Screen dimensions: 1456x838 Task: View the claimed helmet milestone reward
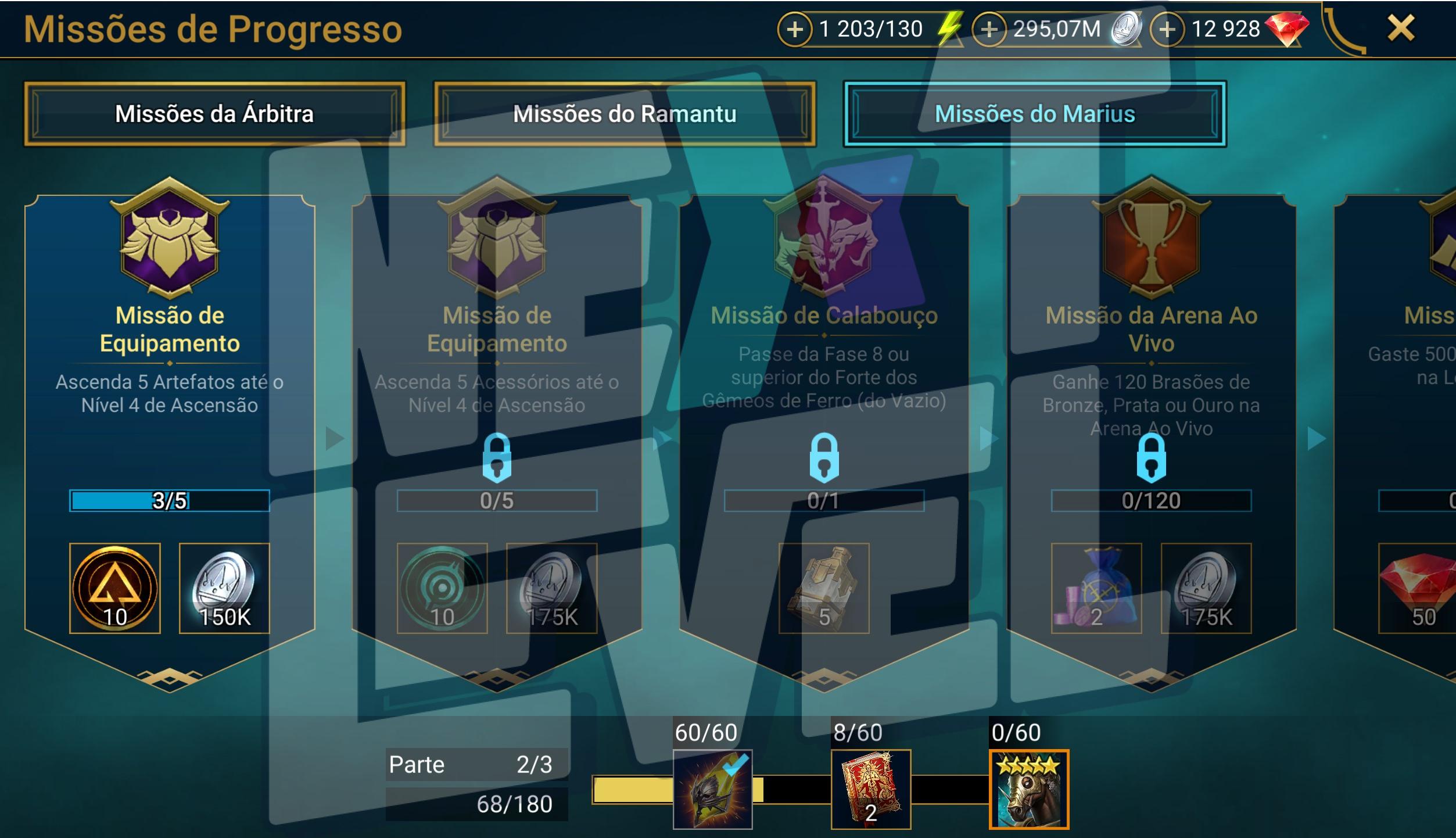(712, 789)
